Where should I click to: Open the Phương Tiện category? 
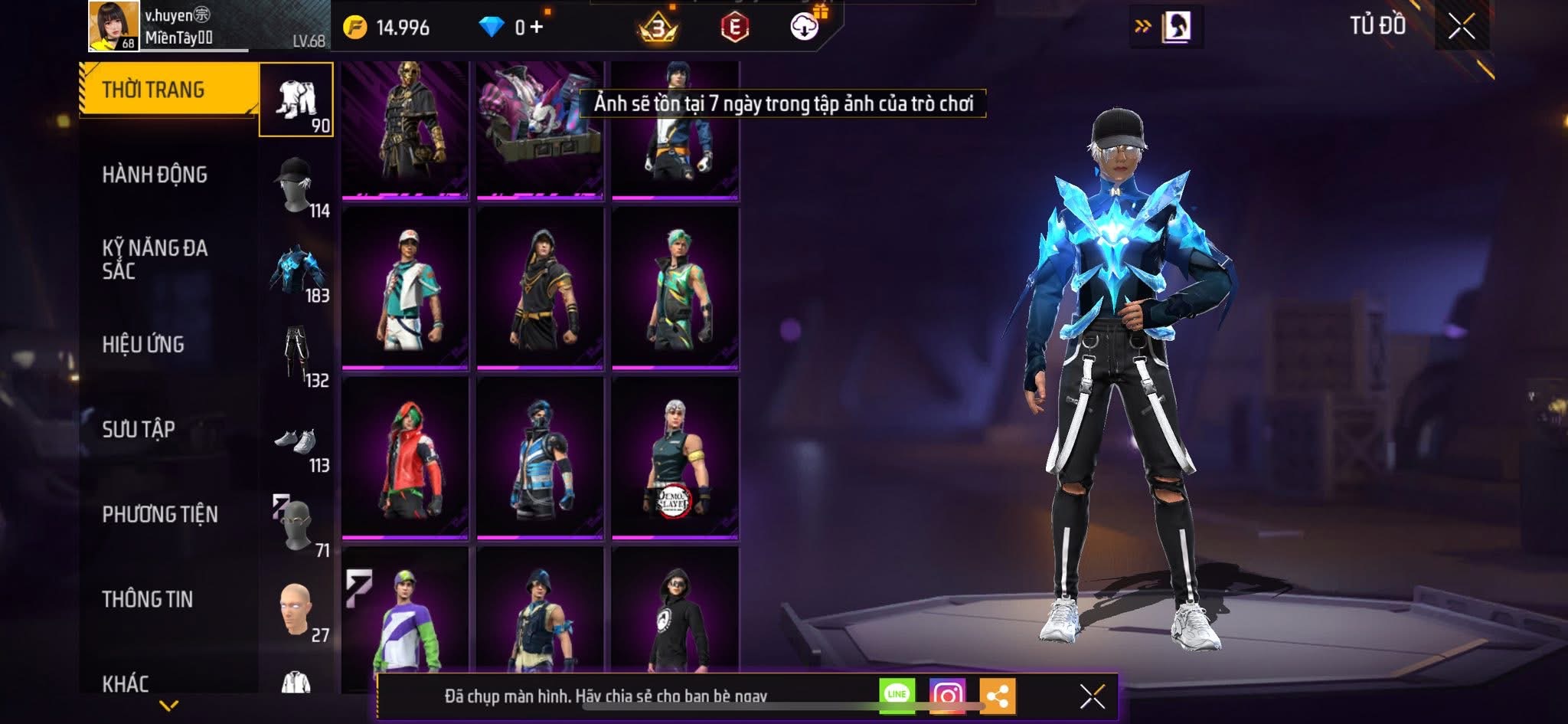160,514
